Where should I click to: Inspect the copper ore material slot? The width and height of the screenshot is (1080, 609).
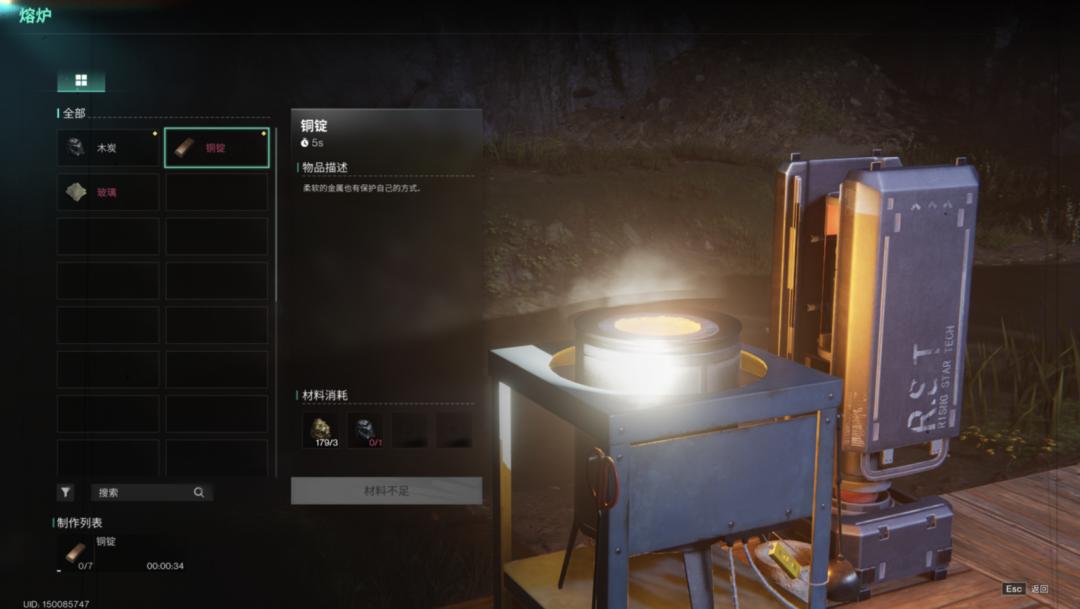[322, 430]
